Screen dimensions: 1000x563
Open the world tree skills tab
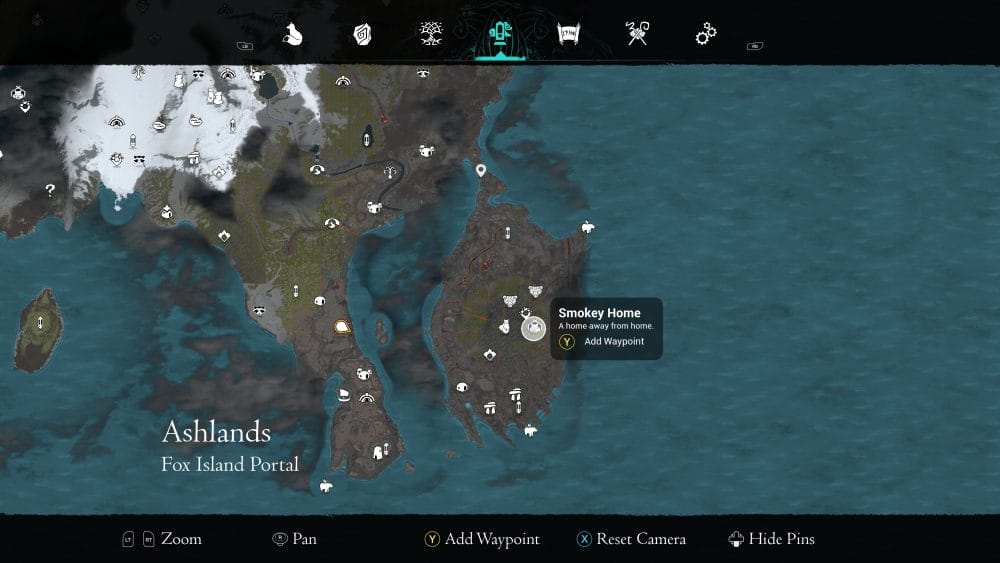click(x=432, y=35)
